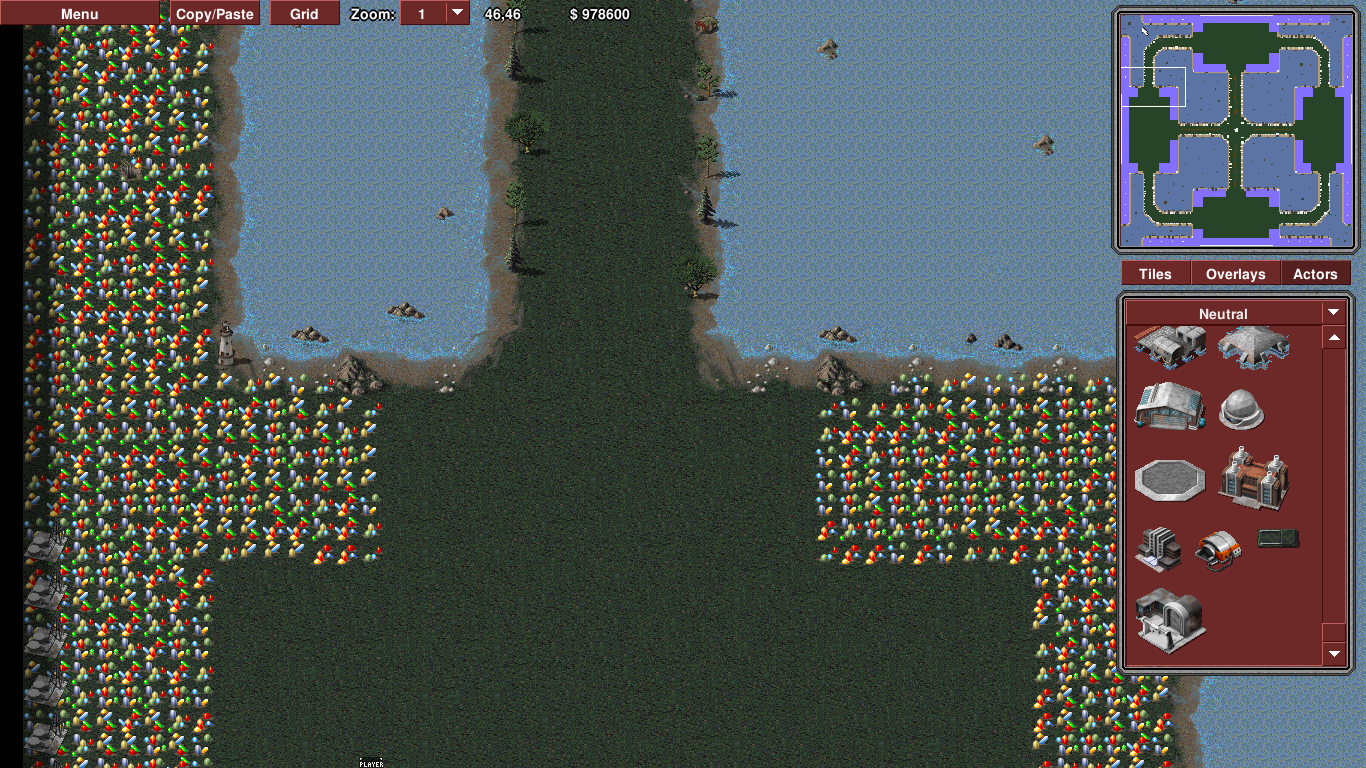Toggle the Grid overlay button
The image size is (1366, 768).
click(304, 14)
